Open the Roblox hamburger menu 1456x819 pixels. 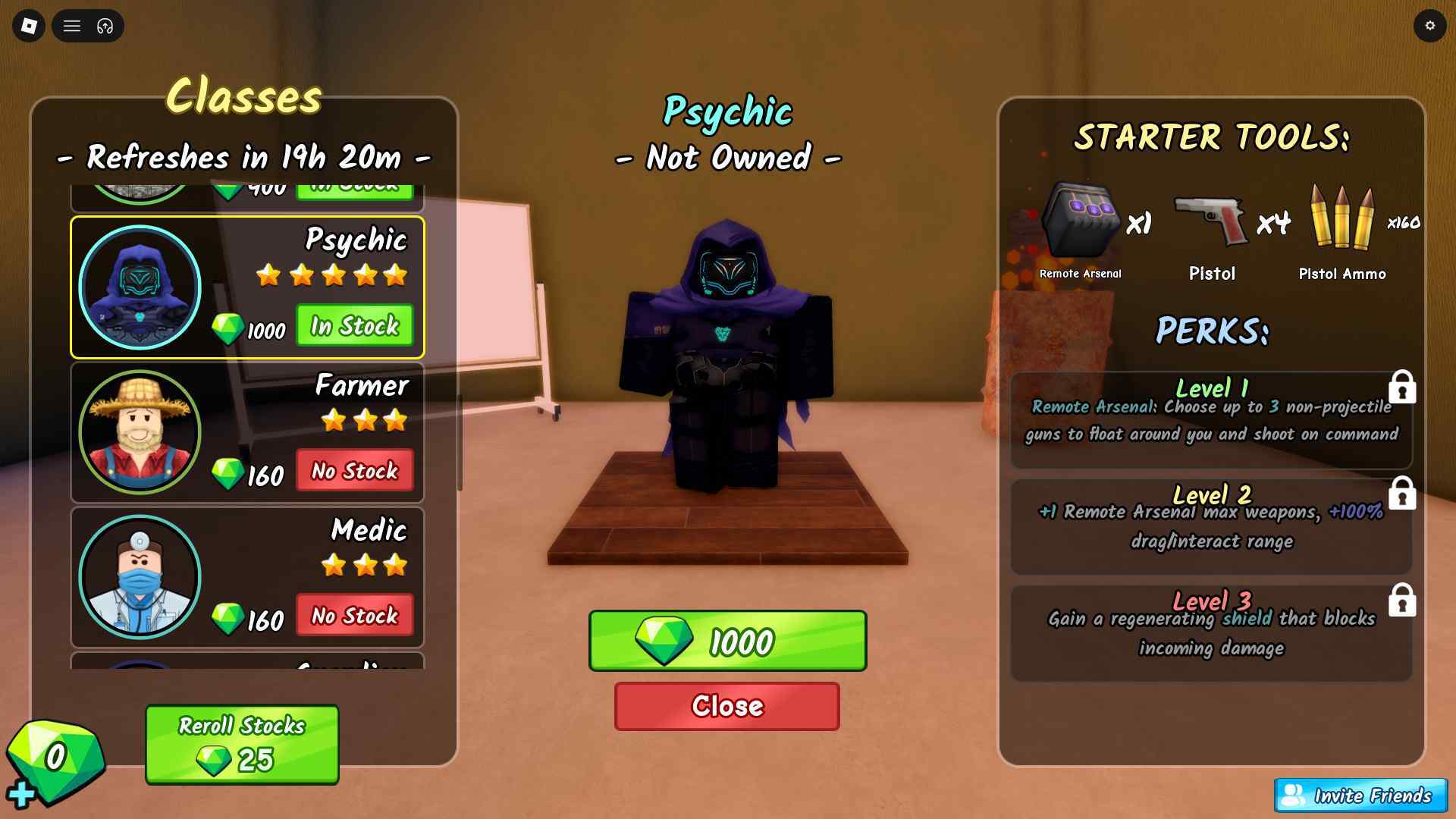click(x=72, y=27)
